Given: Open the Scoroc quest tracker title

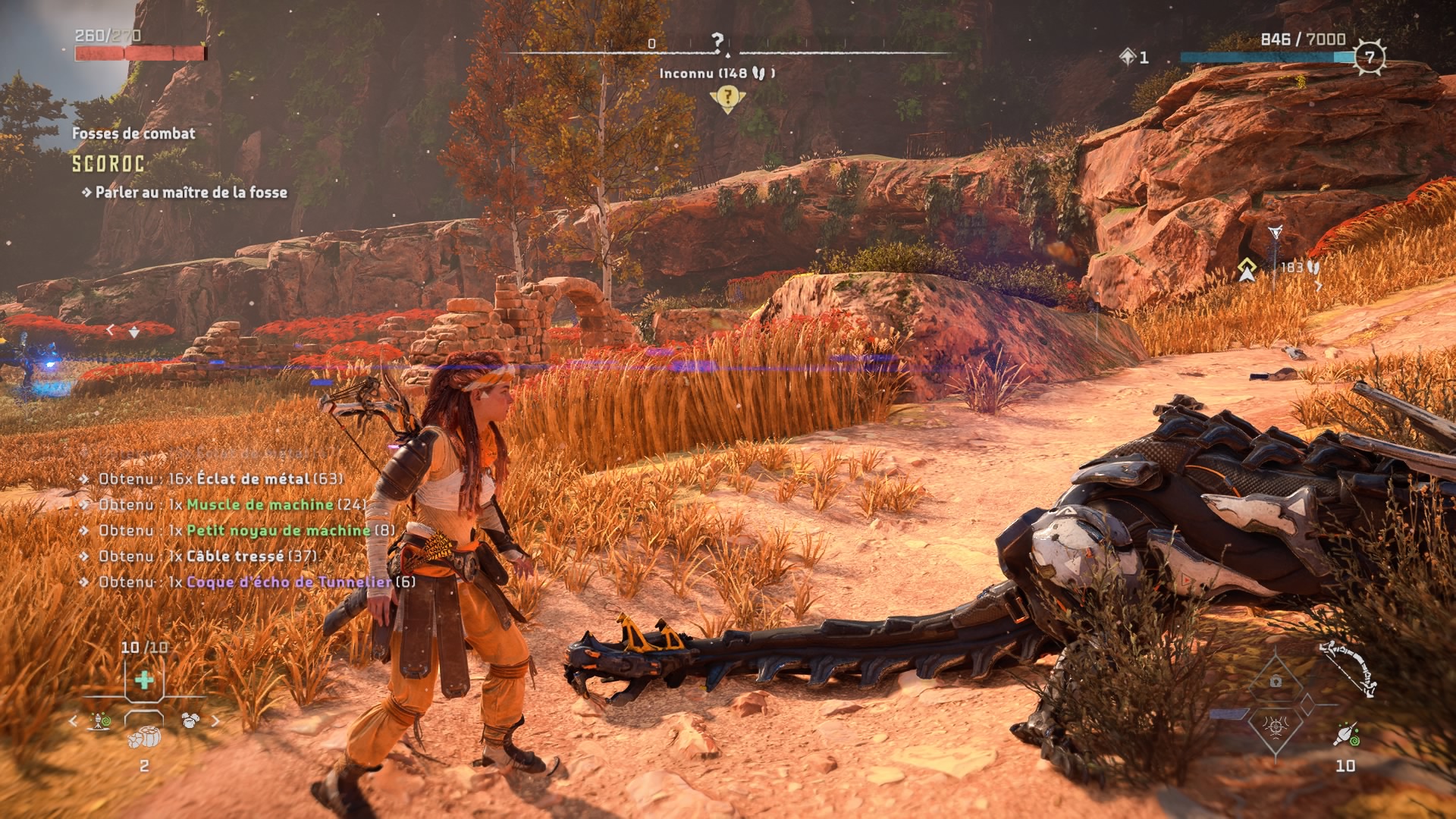Looking at the screenshot, I should pos(108,164).
